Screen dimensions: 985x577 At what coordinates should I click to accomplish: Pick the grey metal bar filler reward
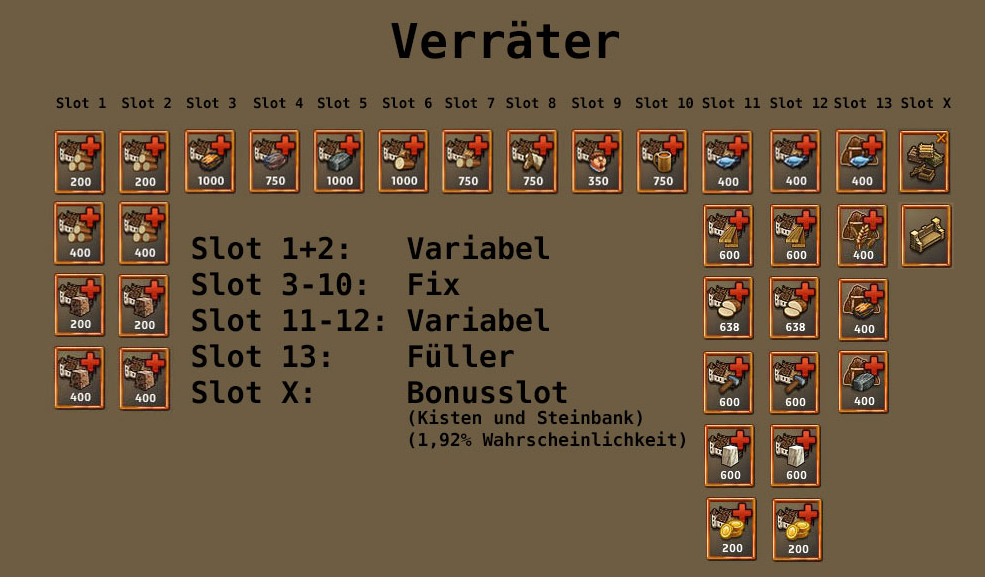point(863,381)
